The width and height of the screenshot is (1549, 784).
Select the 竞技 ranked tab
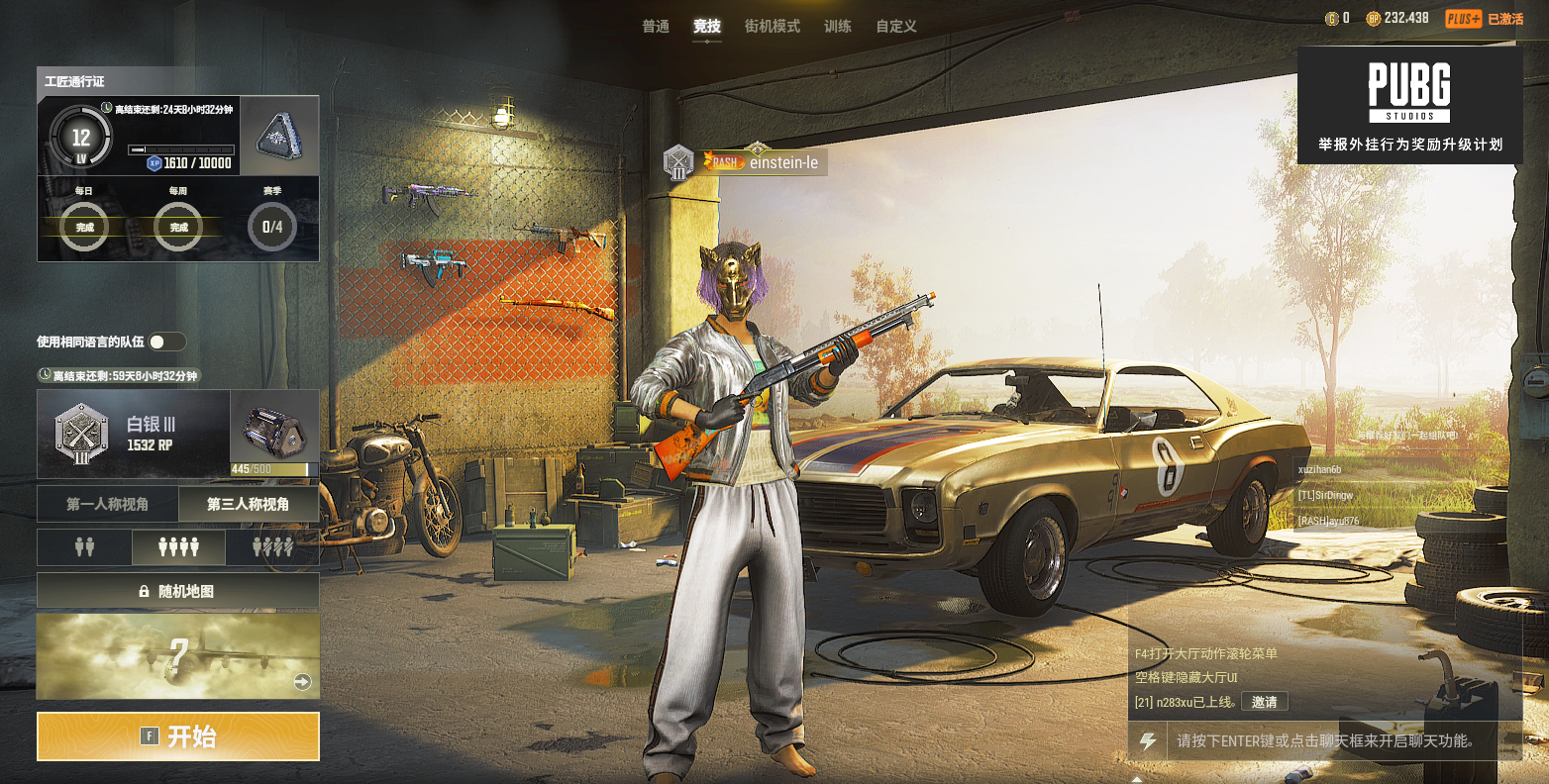(707, 27)
